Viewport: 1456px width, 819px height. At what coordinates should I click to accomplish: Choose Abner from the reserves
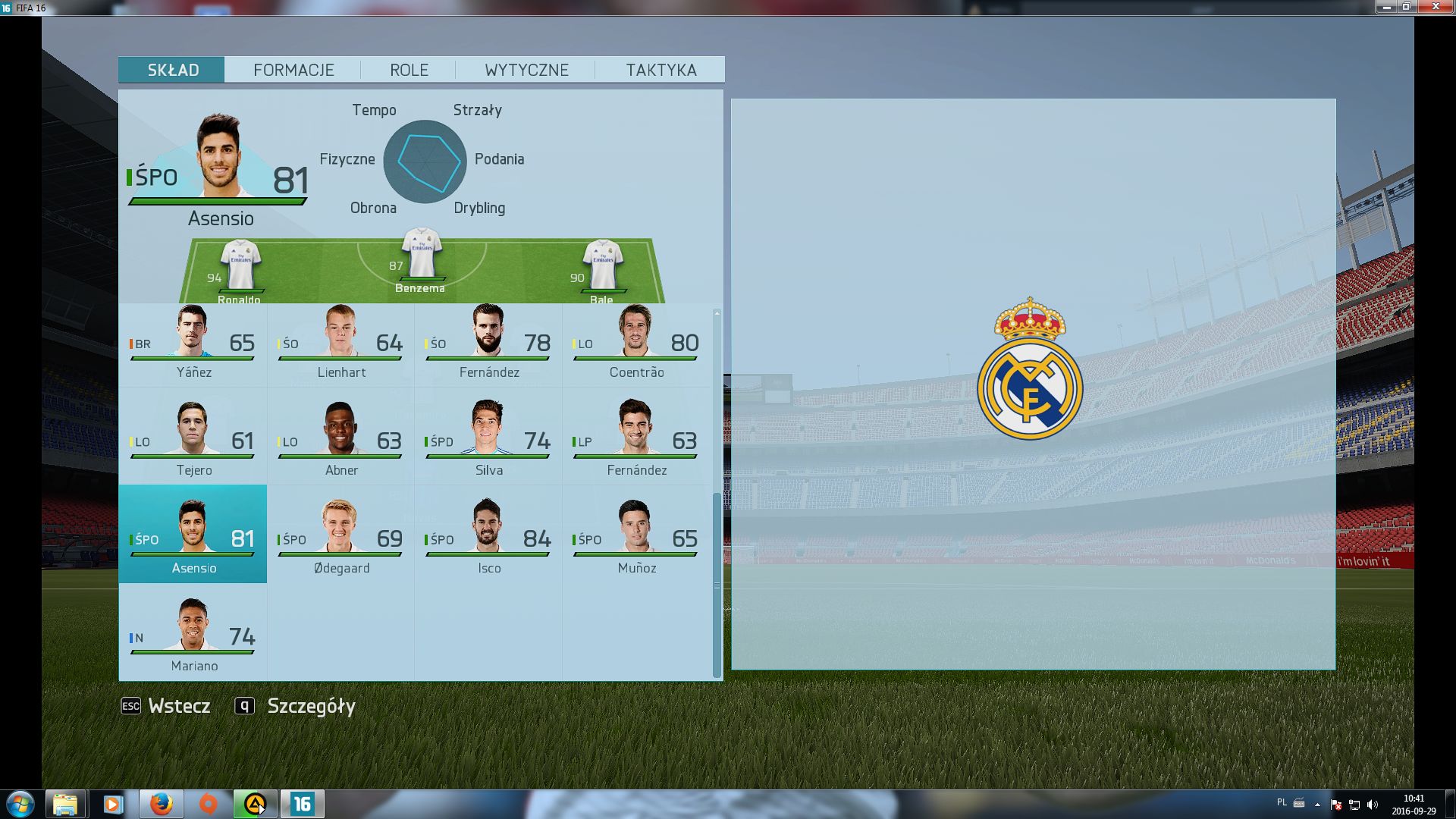tap(340, 442)
